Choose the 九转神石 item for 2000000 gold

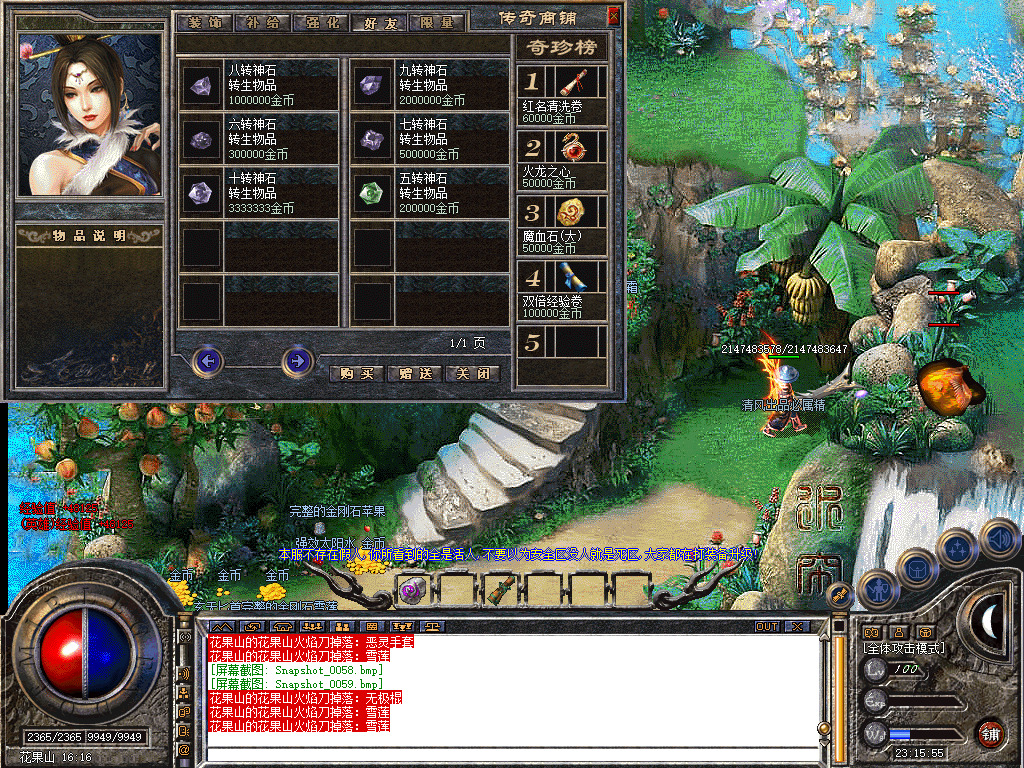click(x=429, y=85)
